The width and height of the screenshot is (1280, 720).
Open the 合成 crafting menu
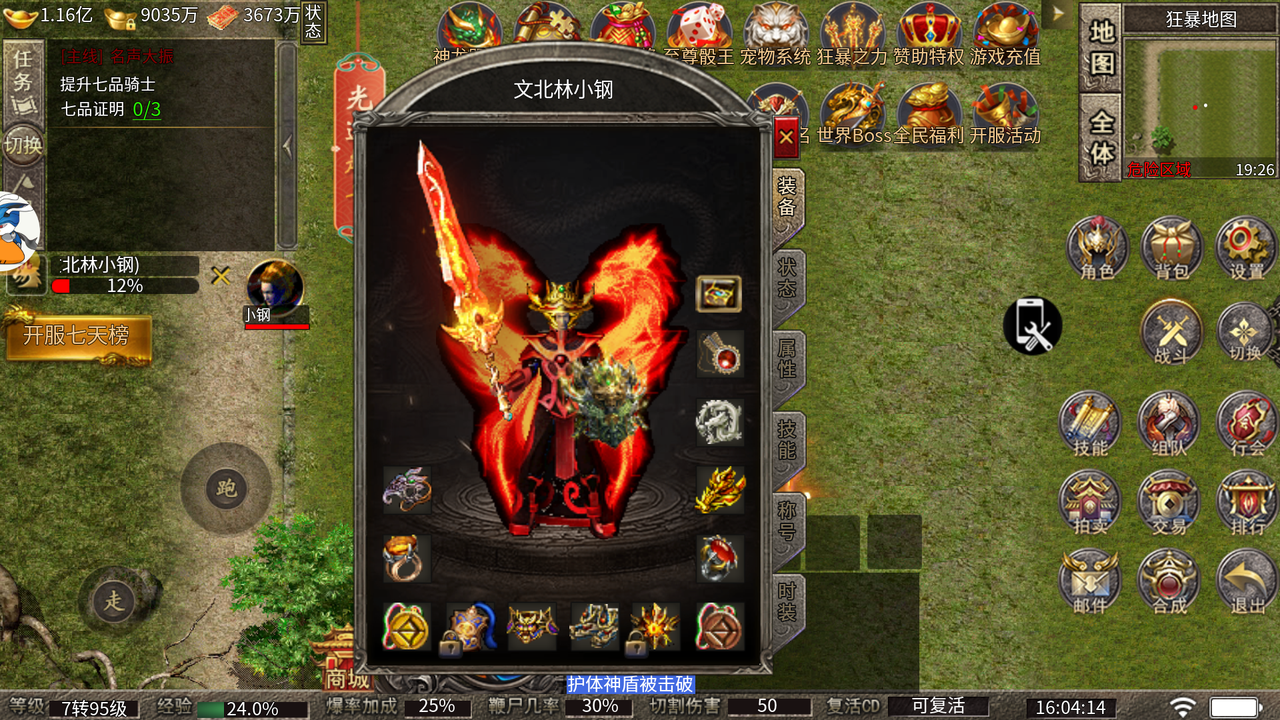1169,581
